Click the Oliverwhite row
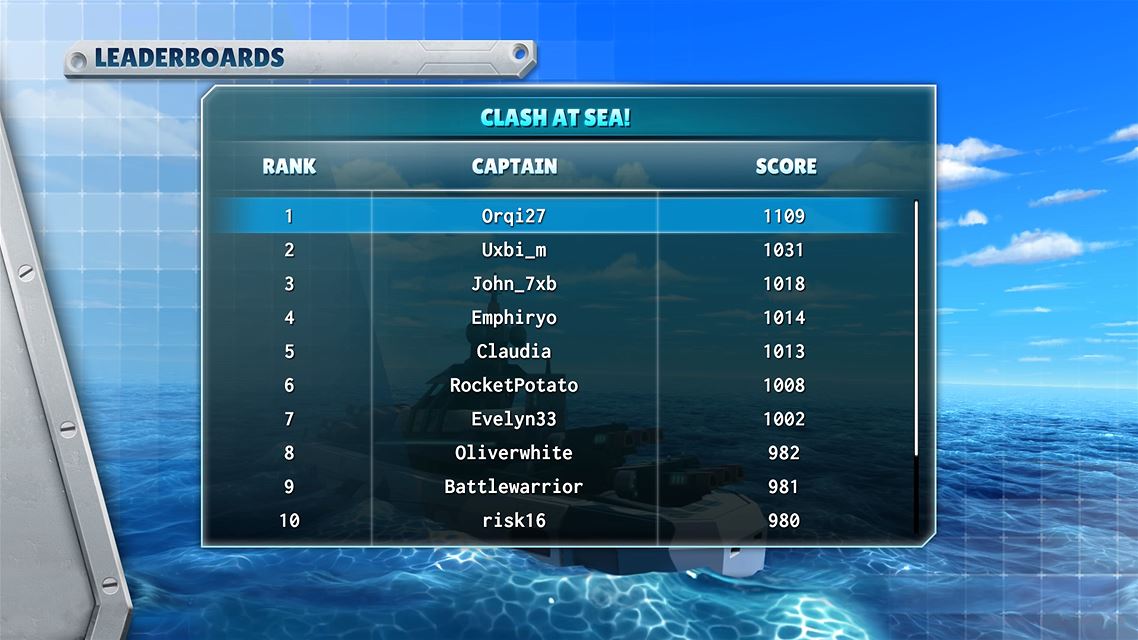This screenshot has width=1138, height=640. 514,453
